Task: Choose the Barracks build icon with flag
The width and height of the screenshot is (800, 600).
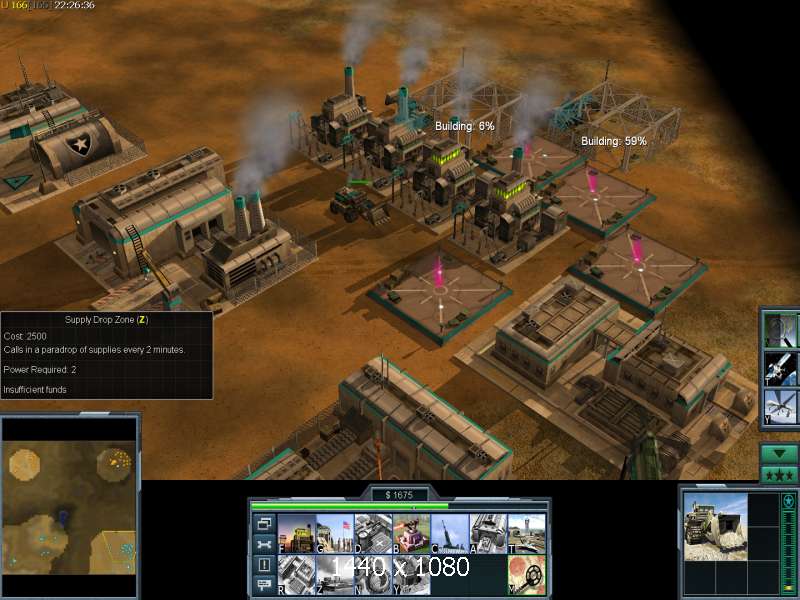Action: coord(334,533)
